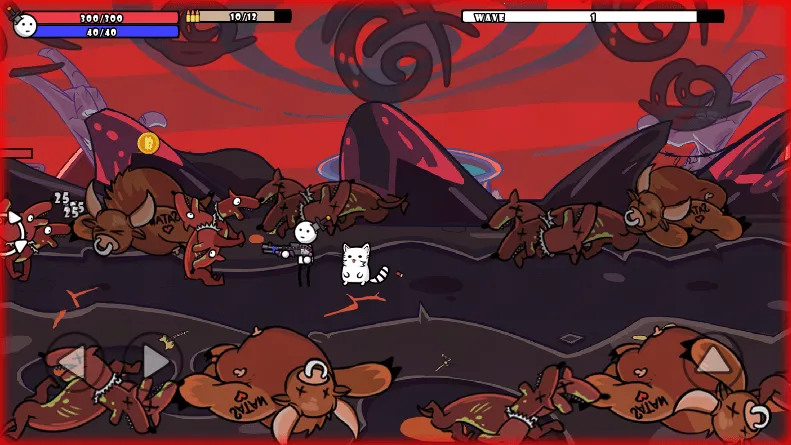
Task: Tap the move-left arrow button
Action: click(x=71, y=362)
